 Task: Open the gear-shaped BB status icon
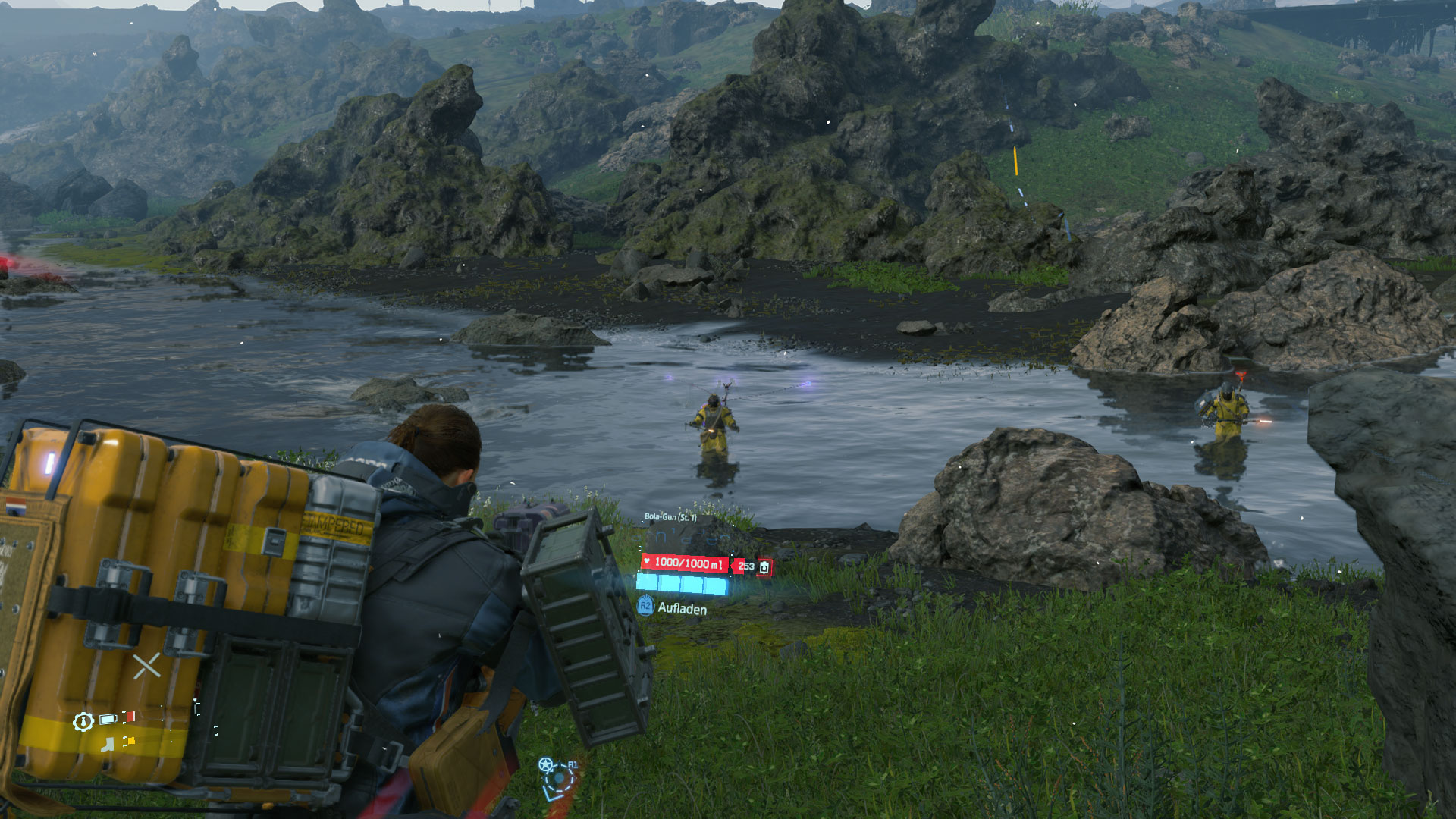[x=83, y=721]
